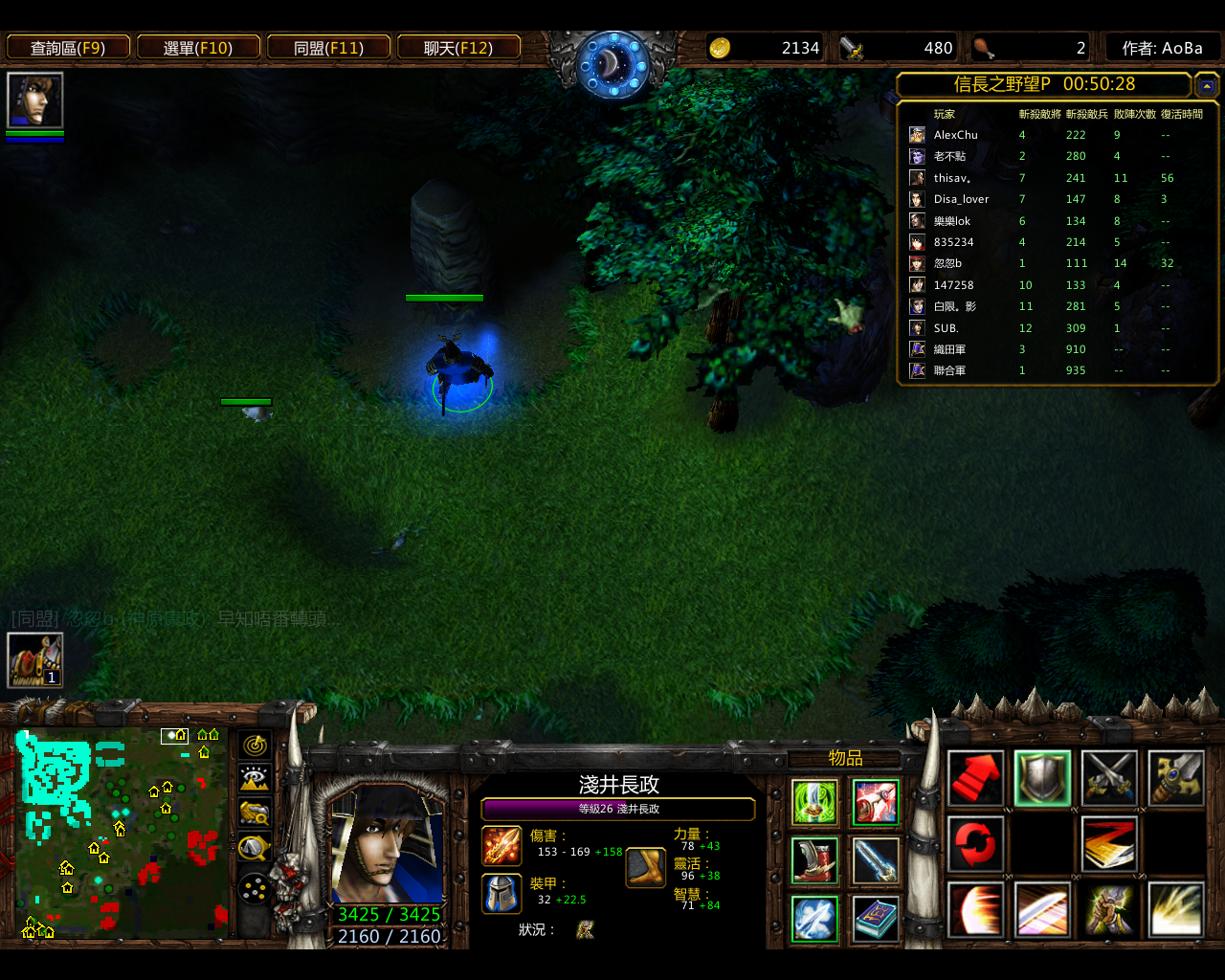Select the hero portrait icon at top left
This screenshot has width=1225, height=980.
(x=35, y=100)
